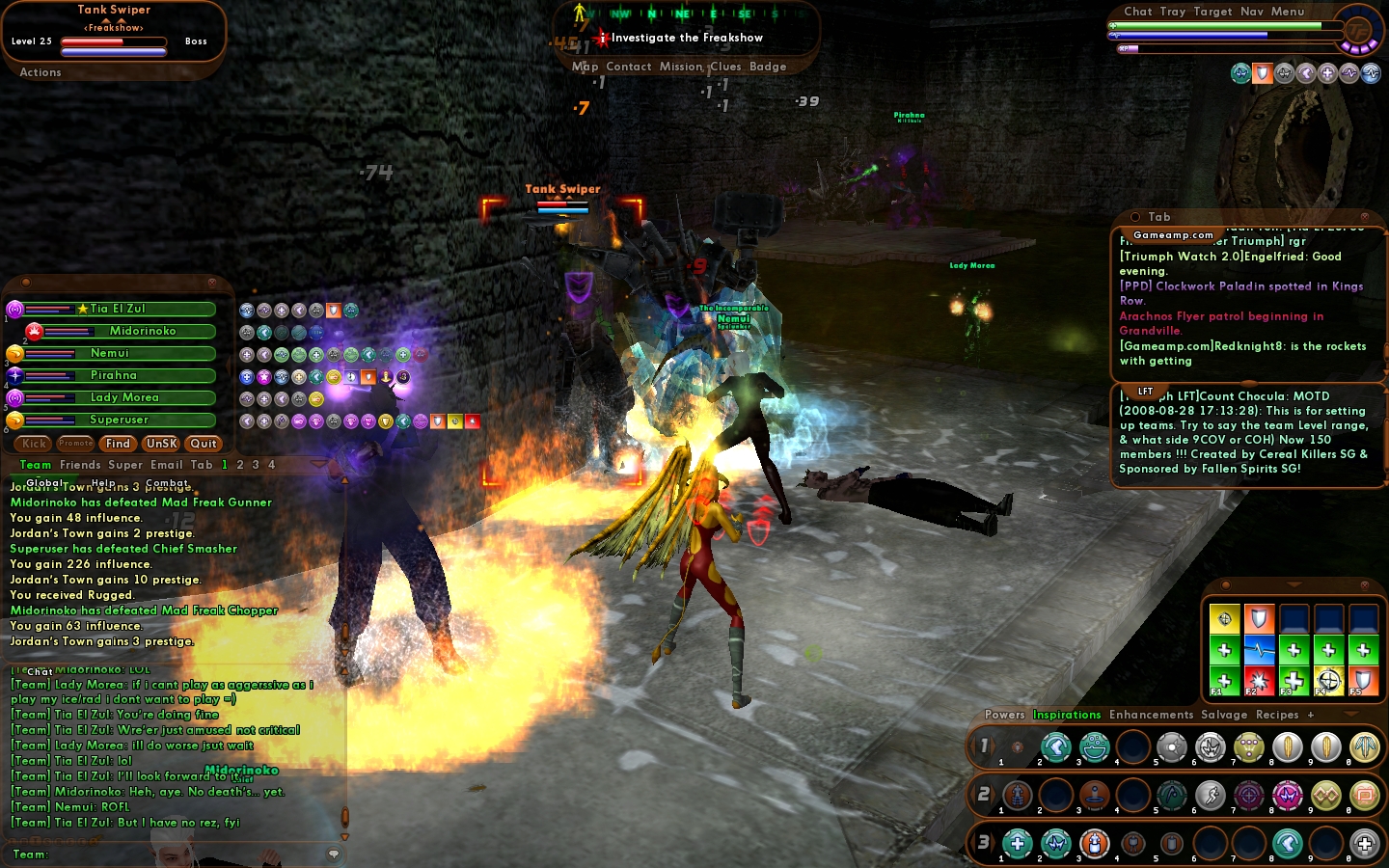This screenshot has height=868, width=1389.
Task: Open the Recipes tab
Action: click(1277, 715)
